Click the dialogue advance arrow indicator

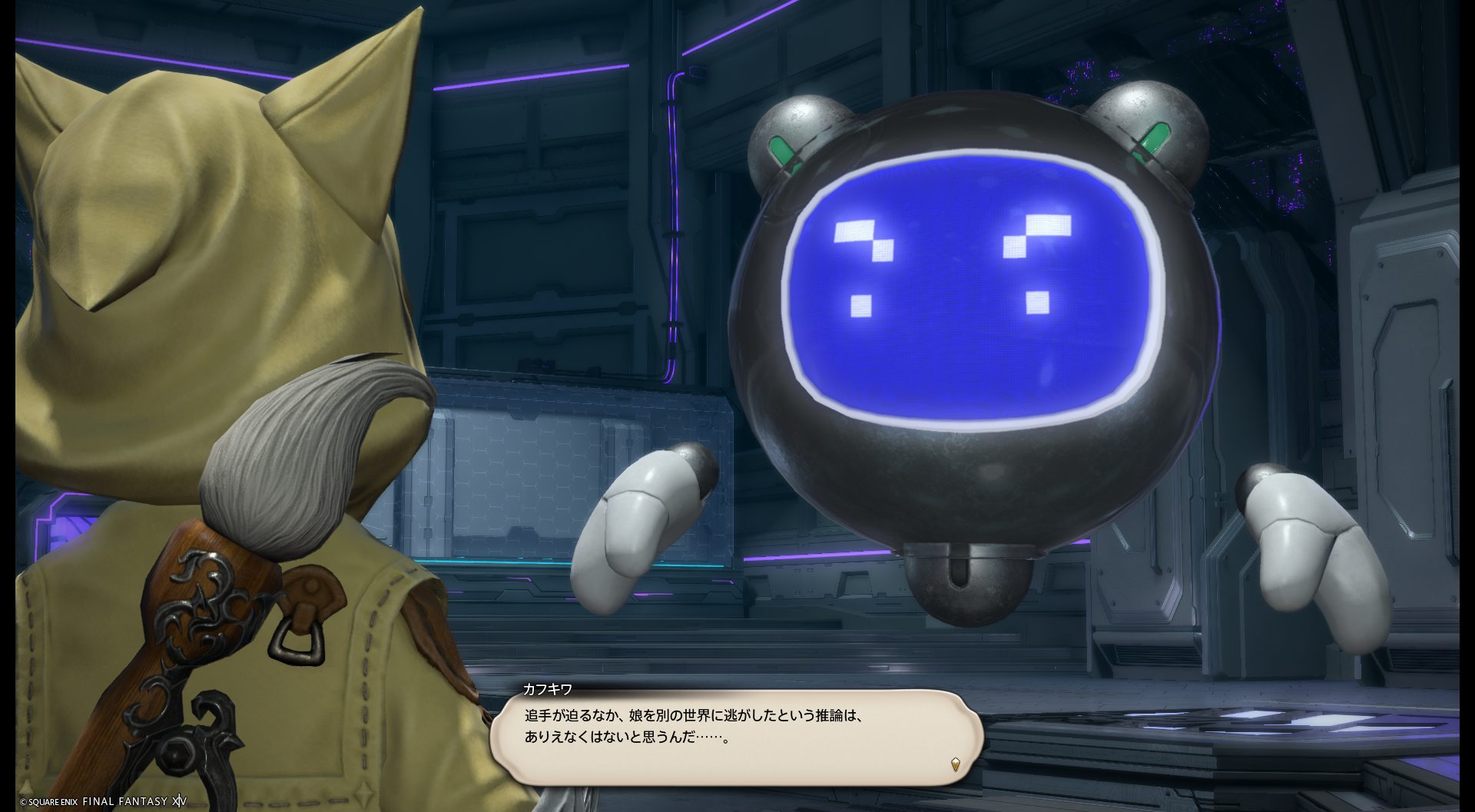click(955, 764)
